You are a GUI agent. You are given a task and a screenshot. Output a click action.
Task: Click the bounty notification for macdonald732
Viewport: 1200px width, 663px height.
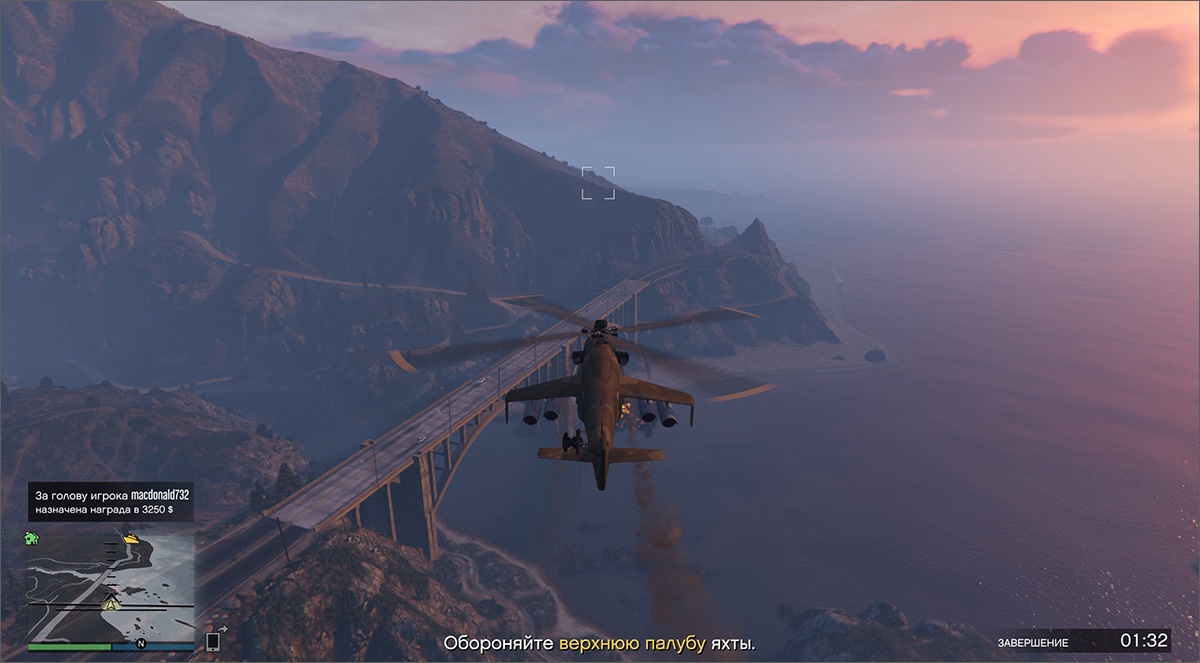[110, 501]
